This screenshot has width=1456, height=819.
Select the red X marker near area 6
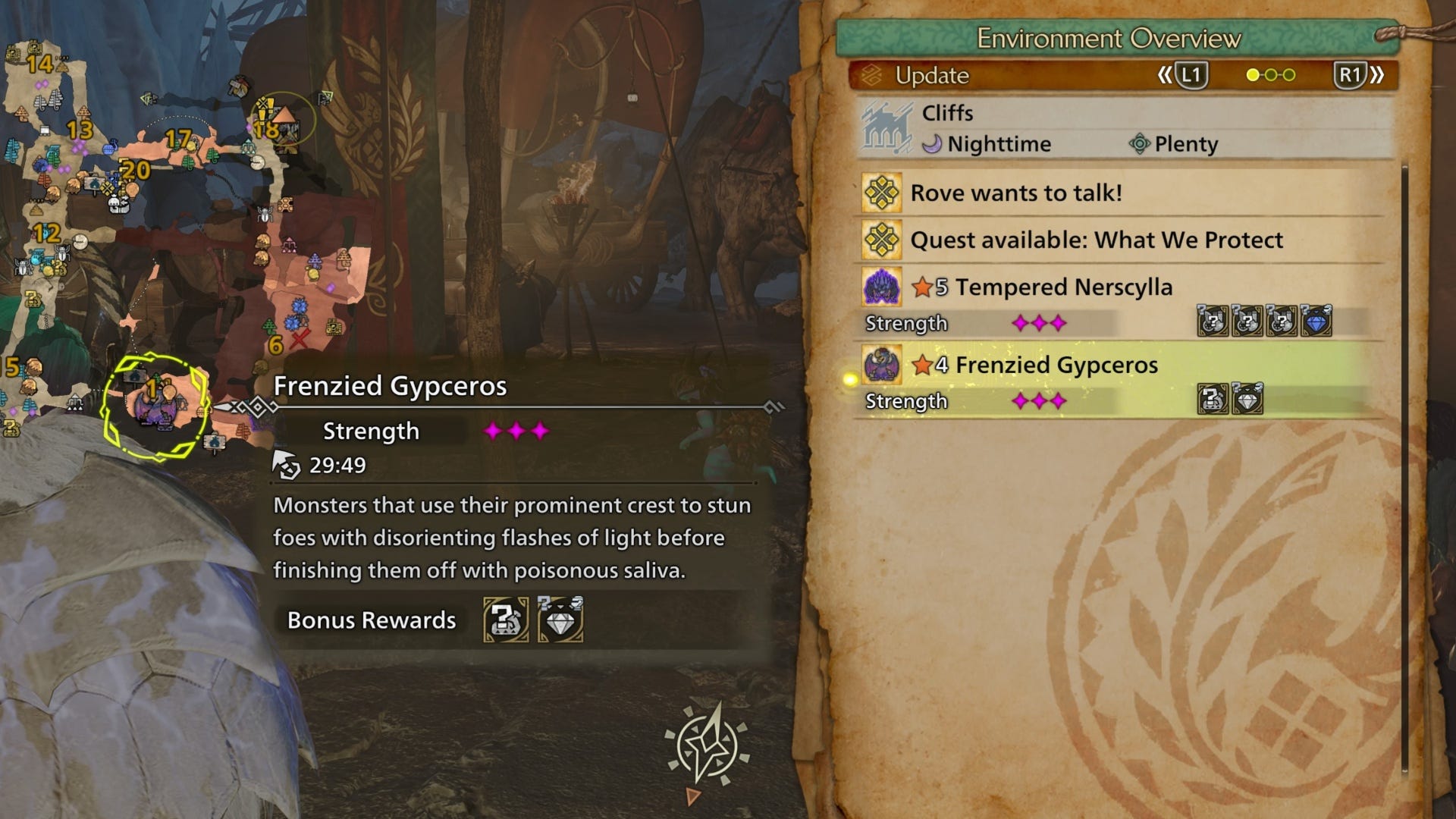click(x=300, y=338)
